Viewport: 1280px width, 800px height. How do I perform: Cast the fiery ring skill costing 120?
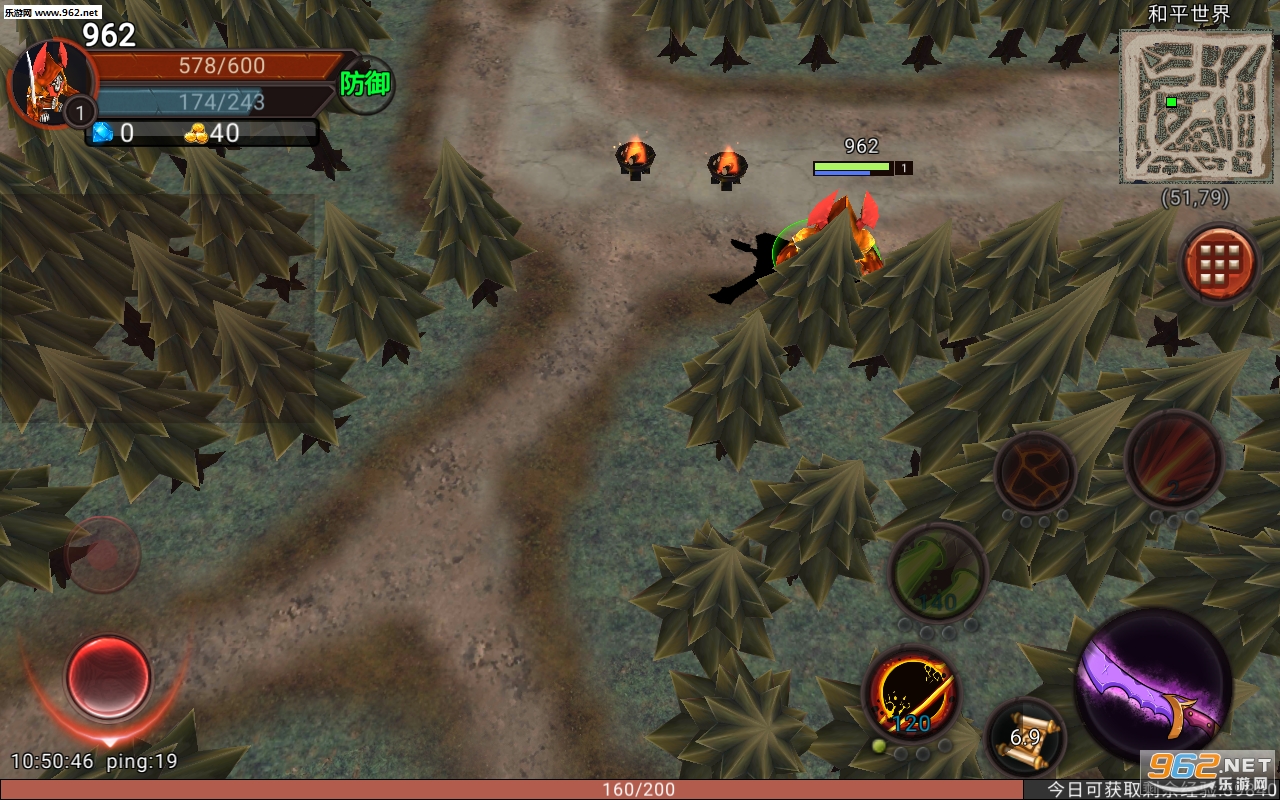pos(912,694)
